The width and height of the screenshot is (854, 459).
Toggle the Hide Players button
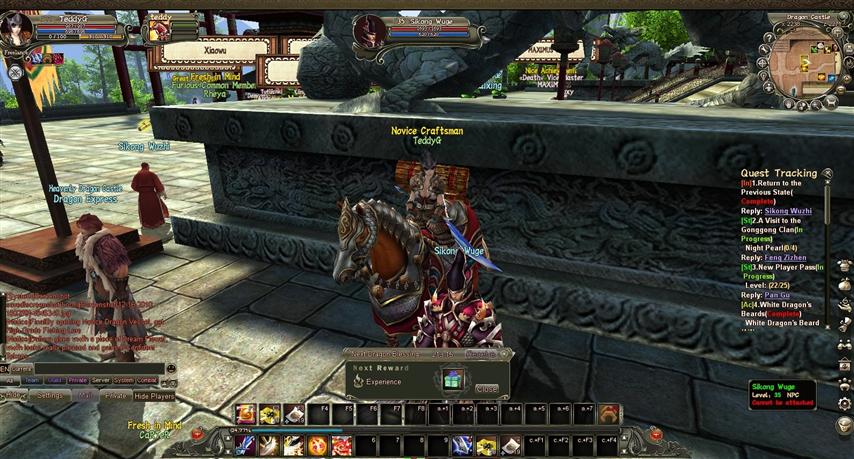pos(154,396)
